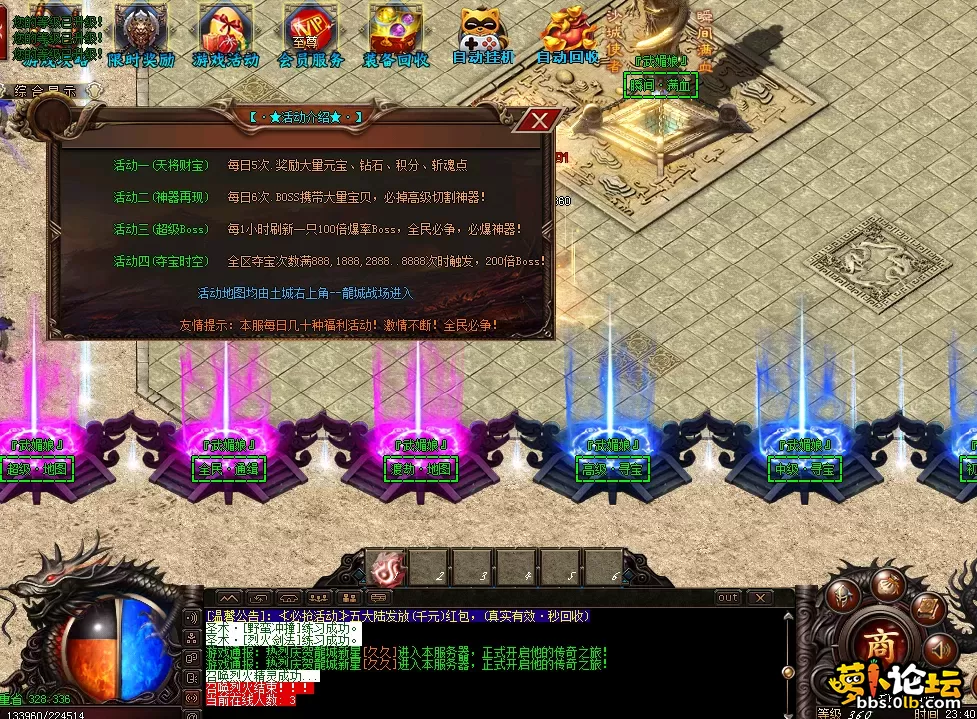Select the 瞬间·满血 NPC label
977x719 pixels.
tap(660, 86)
